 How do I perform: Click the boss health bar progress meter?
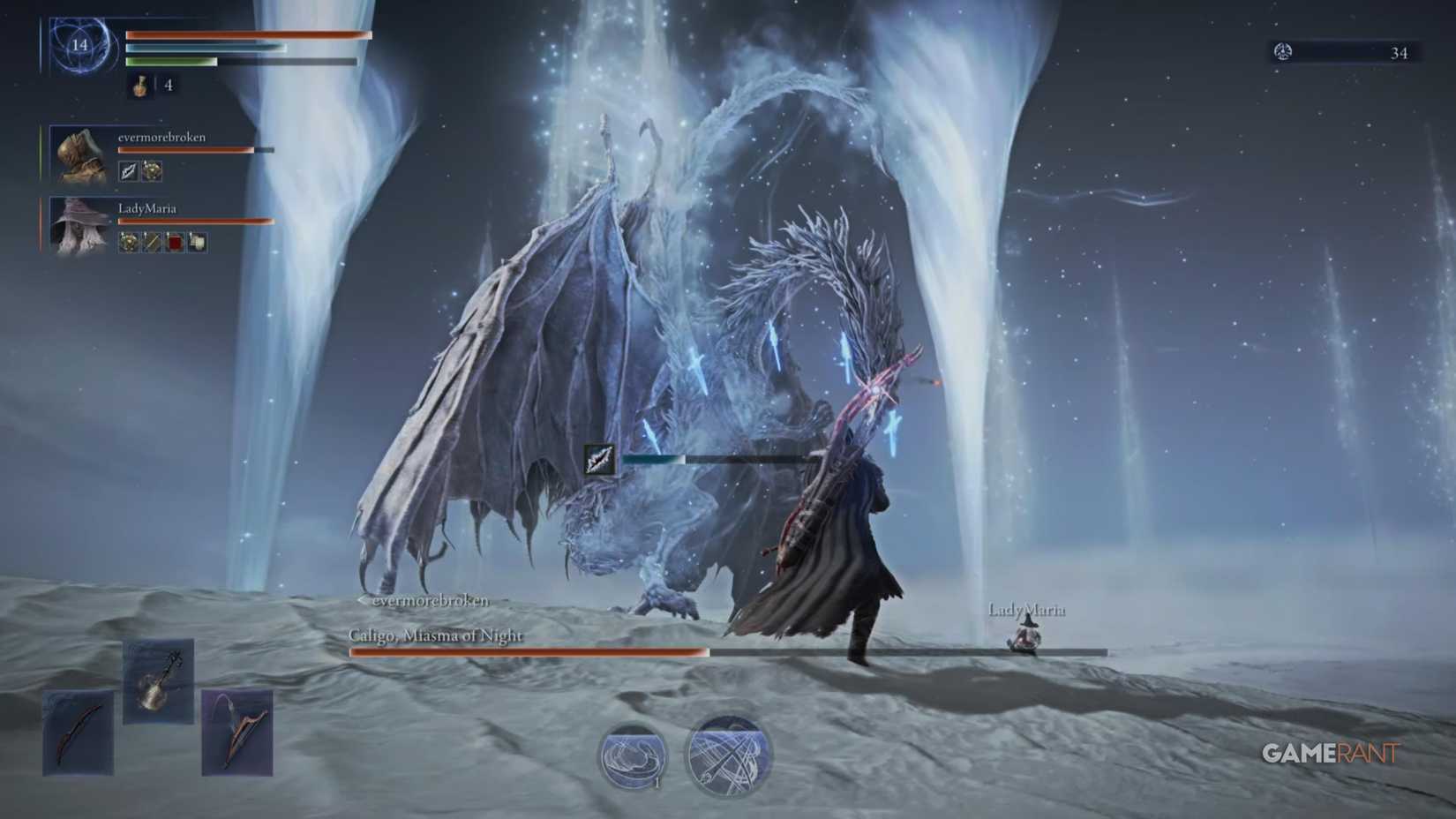pos(529,651)
